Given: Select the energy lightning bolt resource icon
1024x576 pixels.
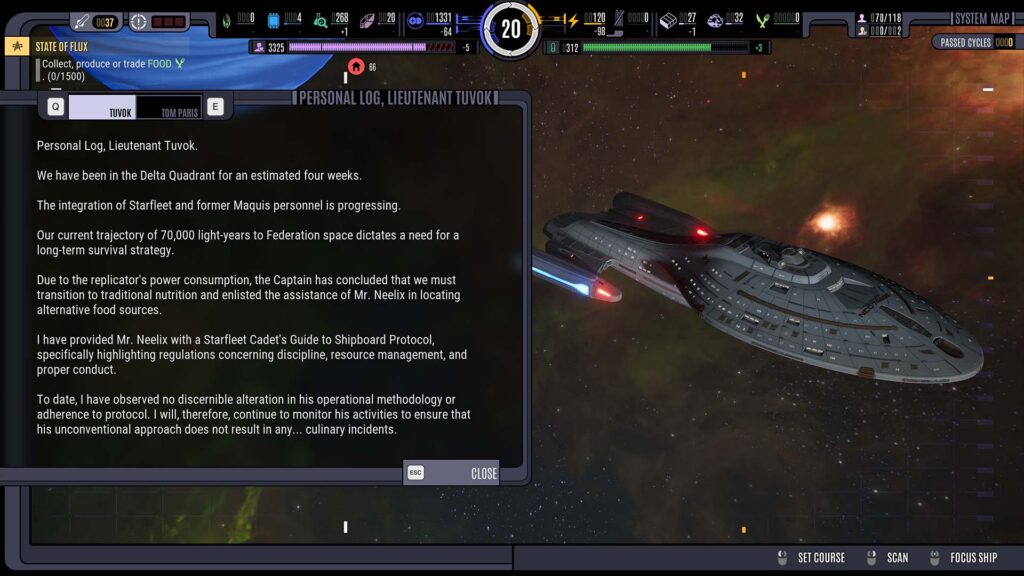Looking at the screenshot, I should (573, 20).
